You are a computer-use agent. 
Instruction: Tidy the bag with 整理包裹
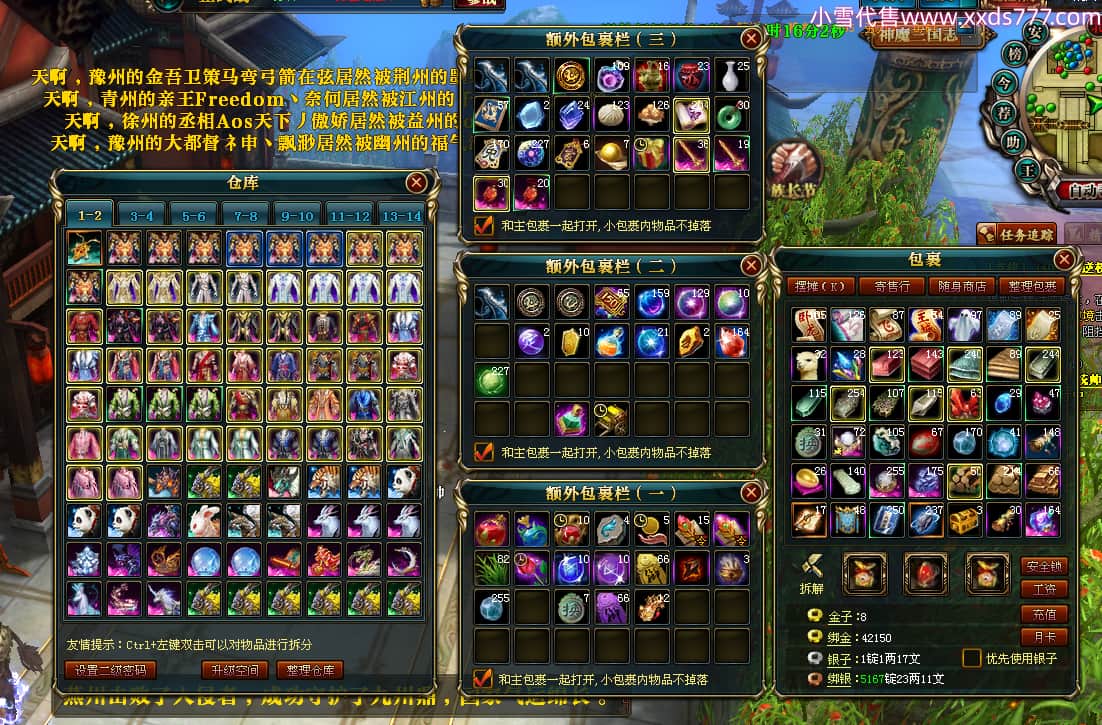pyautogui.click(x=1031, y=286)
